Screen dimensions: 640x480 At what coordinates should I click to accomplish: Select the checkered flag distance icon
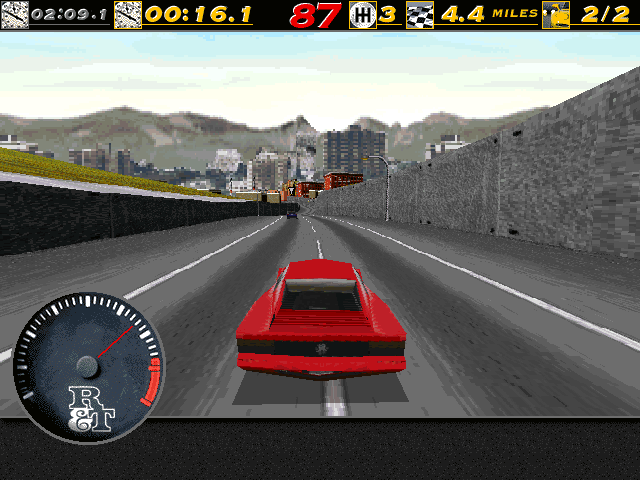coord(422,15)
